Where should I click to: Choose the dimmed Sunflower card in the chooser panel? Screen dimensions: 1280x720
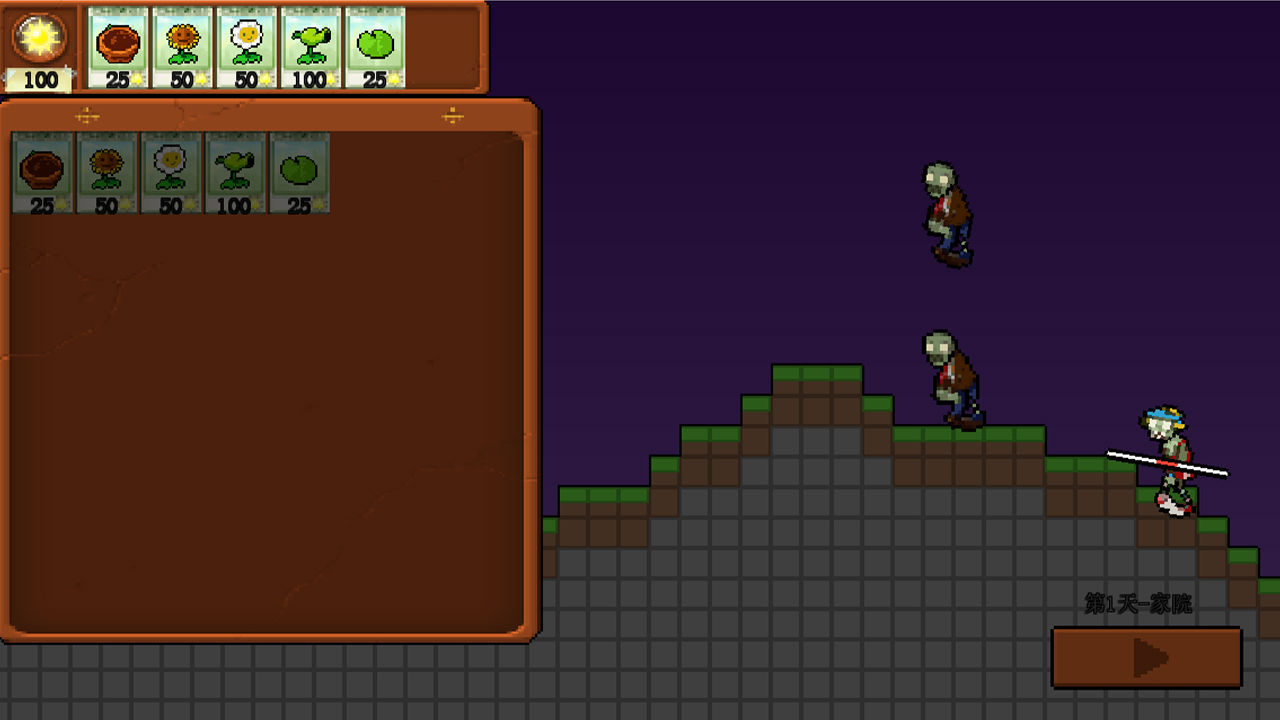coord(106,173)
